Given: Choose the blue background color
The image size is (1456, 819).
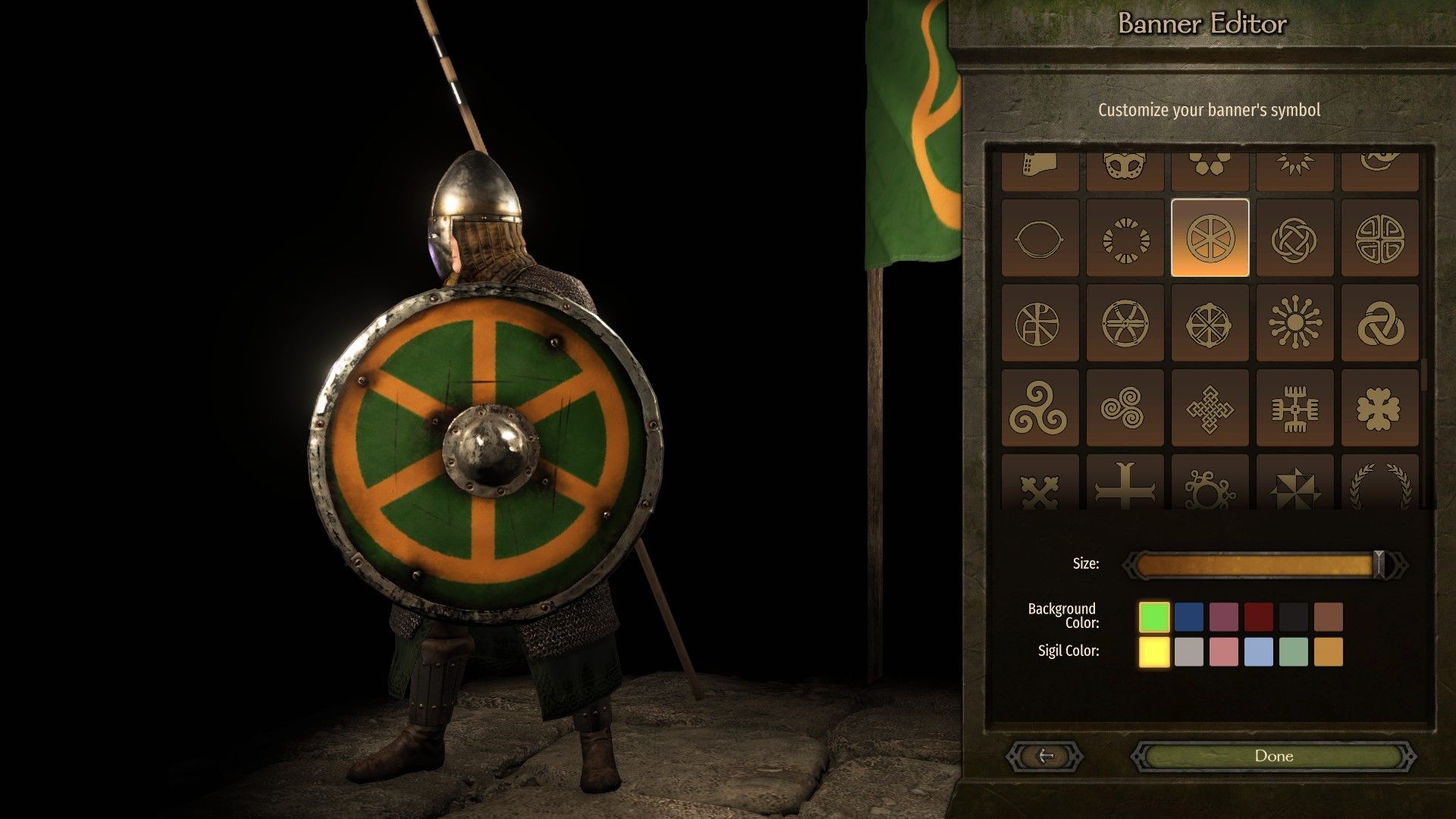Looking at the screenshot, I should [1190, 615].
